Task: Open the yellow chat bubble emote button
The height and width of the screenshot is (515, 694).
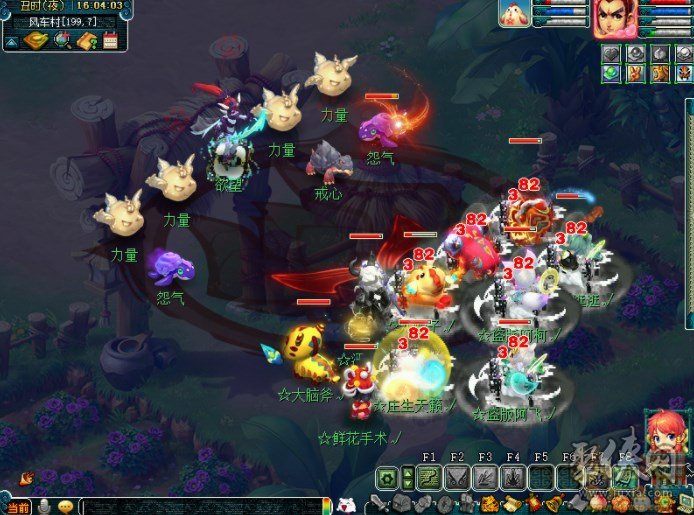Action: [66, 506]
